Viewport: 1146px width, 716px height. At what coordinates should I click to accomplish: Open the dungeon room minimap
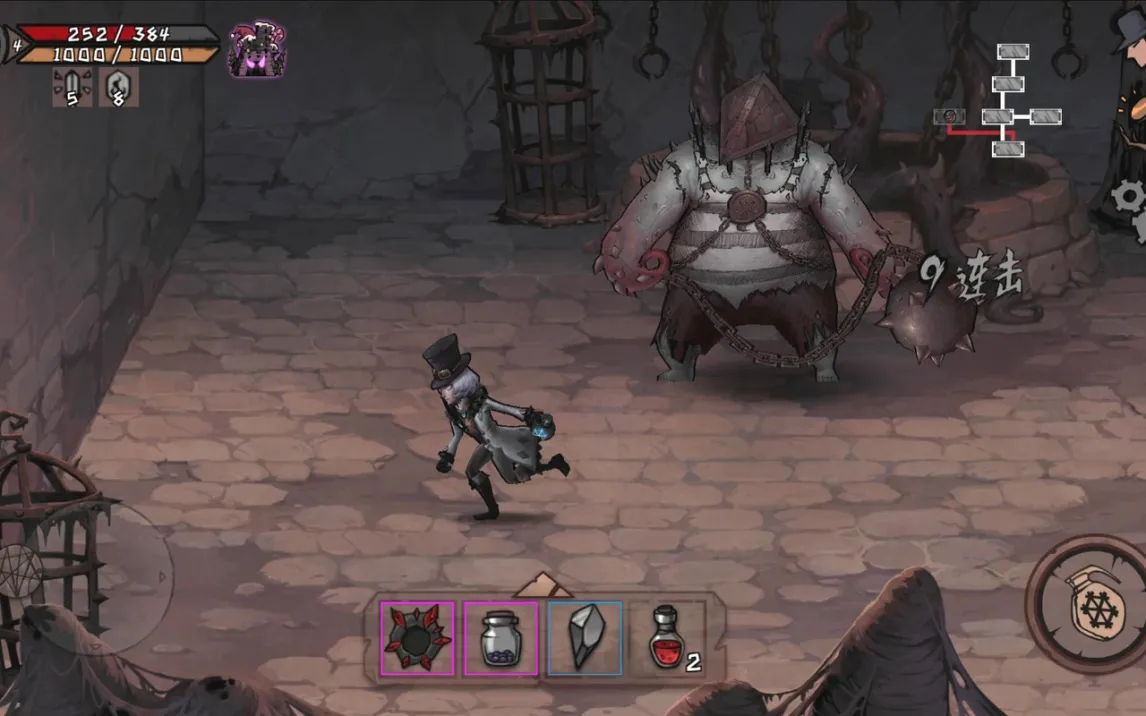pyautogui.click(x=1000, y=101)
